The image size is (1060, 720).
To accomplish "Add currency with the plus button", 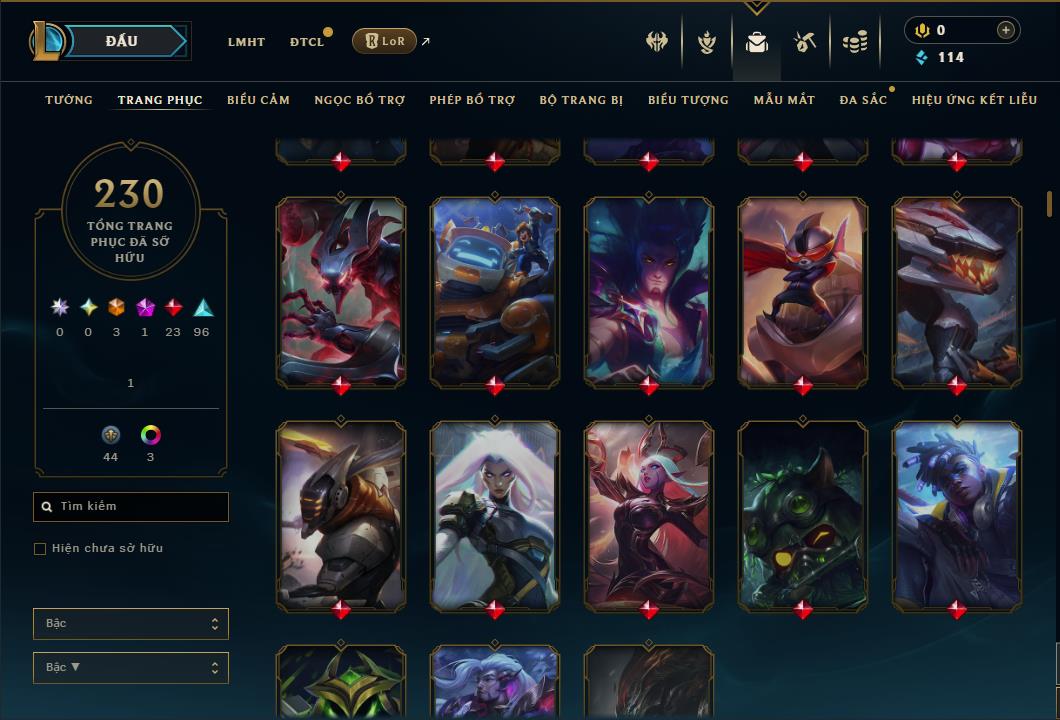I will [x=1006, y=31].
